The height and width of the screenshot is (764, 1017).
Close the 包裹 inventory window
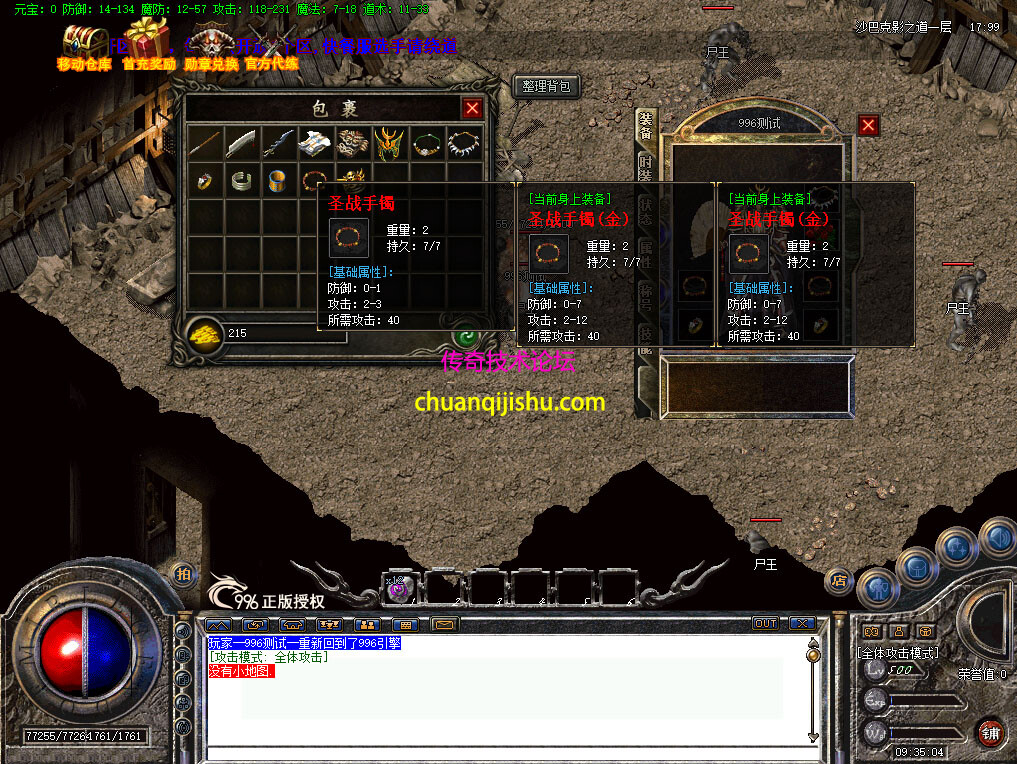[x=472, y=108]
